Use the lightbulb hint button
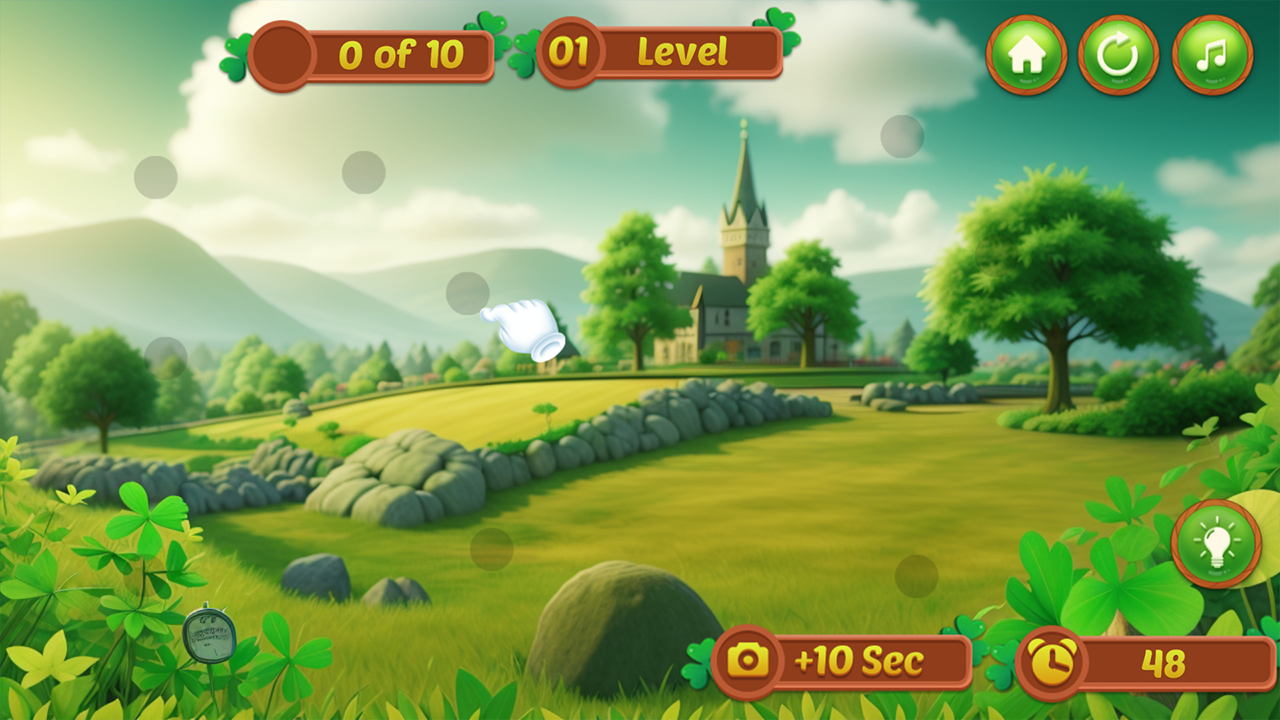This screenshot has height=720, width=1280. click(1216, 544)
